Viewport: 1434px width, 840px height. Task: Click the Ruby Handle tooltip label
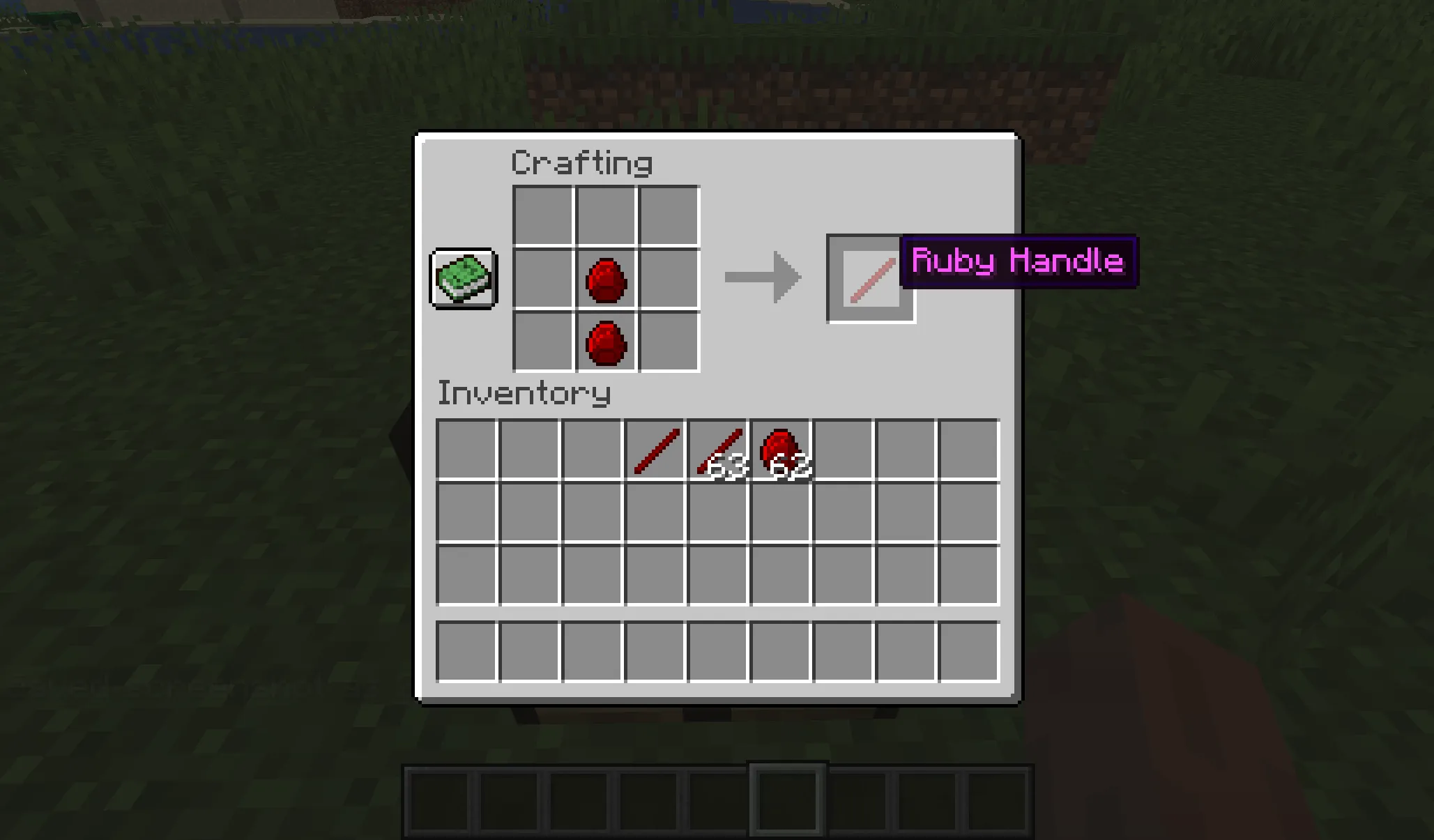(x=1019, y=263)
